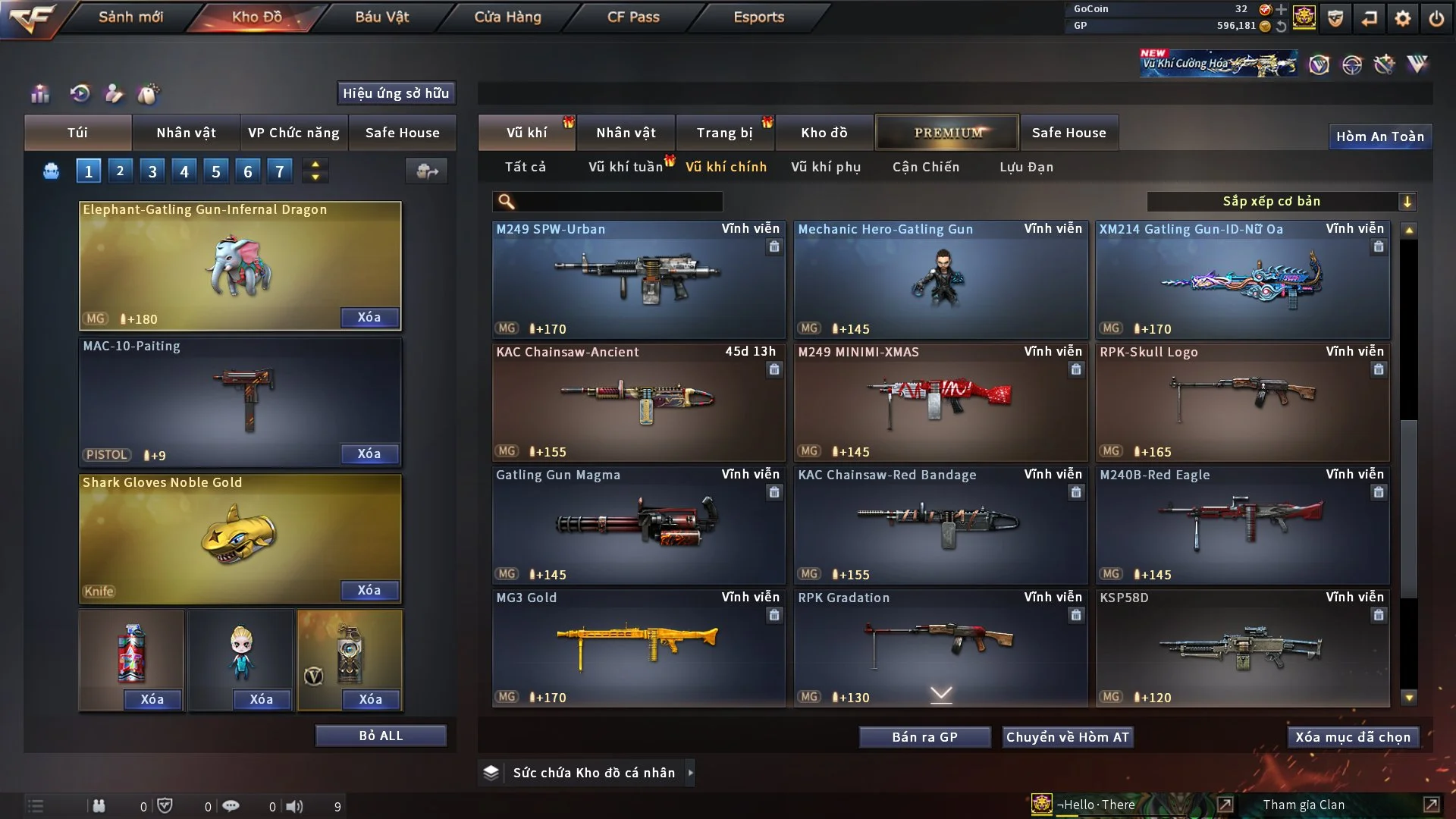The width and height of the screenshot is (1456, 819).
Task: Open the PREMIUM storage tab
Action: click(x=947, y=133)
